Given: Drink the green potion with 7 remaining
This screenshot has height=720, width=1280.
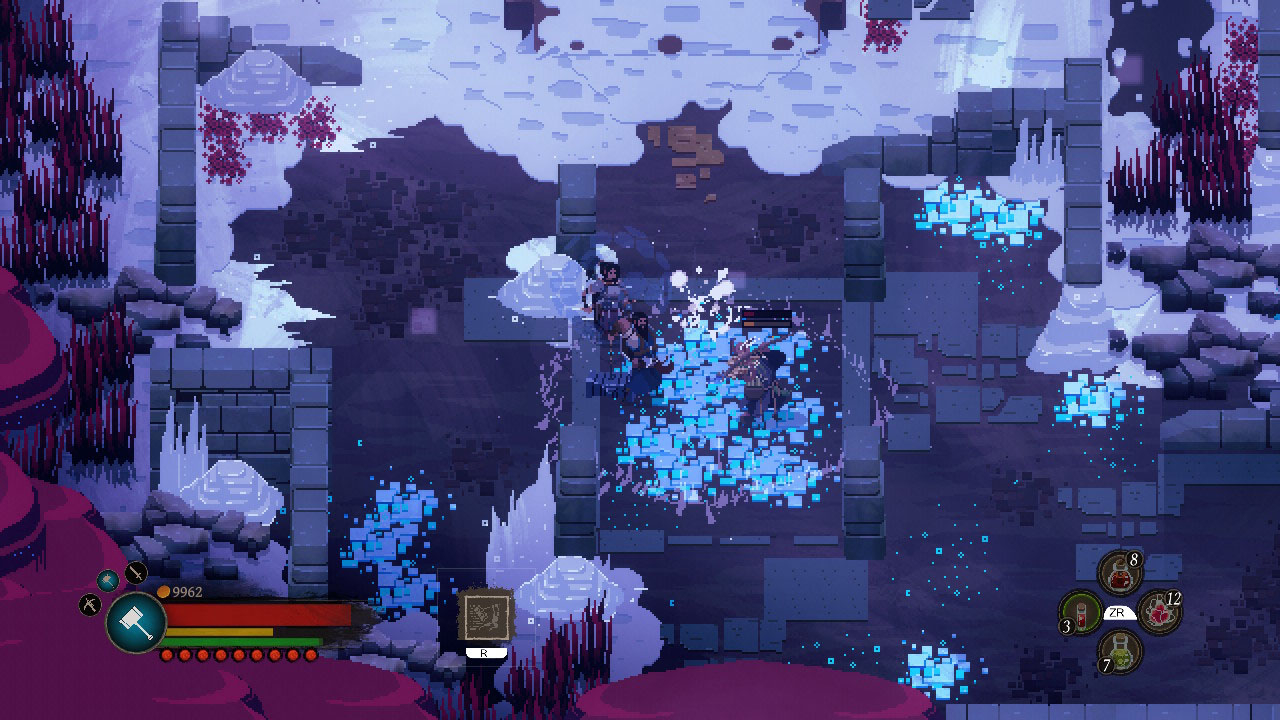Looking at the screenshot, I should click(x=1119, y=651).
